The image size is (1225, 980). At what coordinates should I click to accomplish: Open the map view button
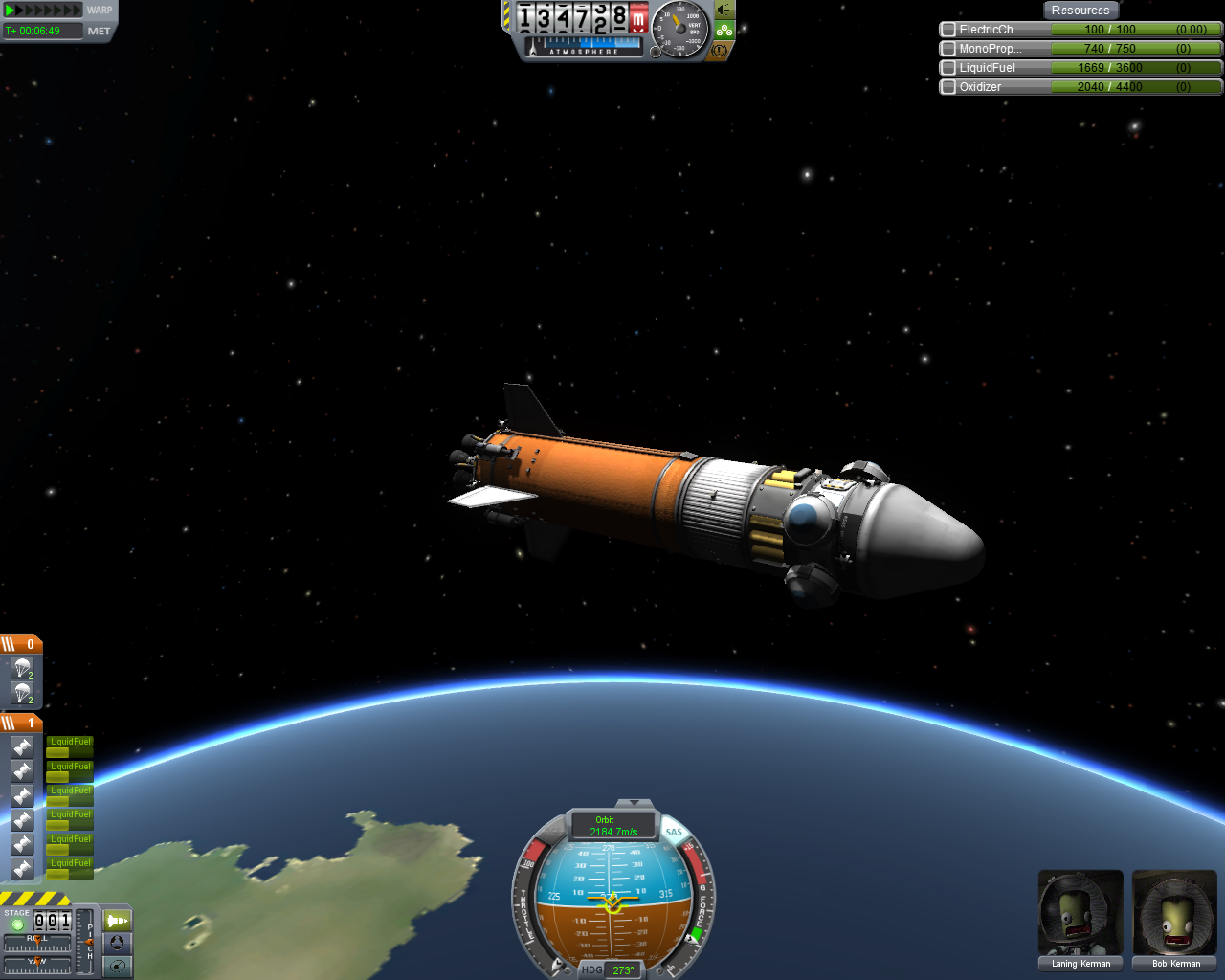click(117, 966)
